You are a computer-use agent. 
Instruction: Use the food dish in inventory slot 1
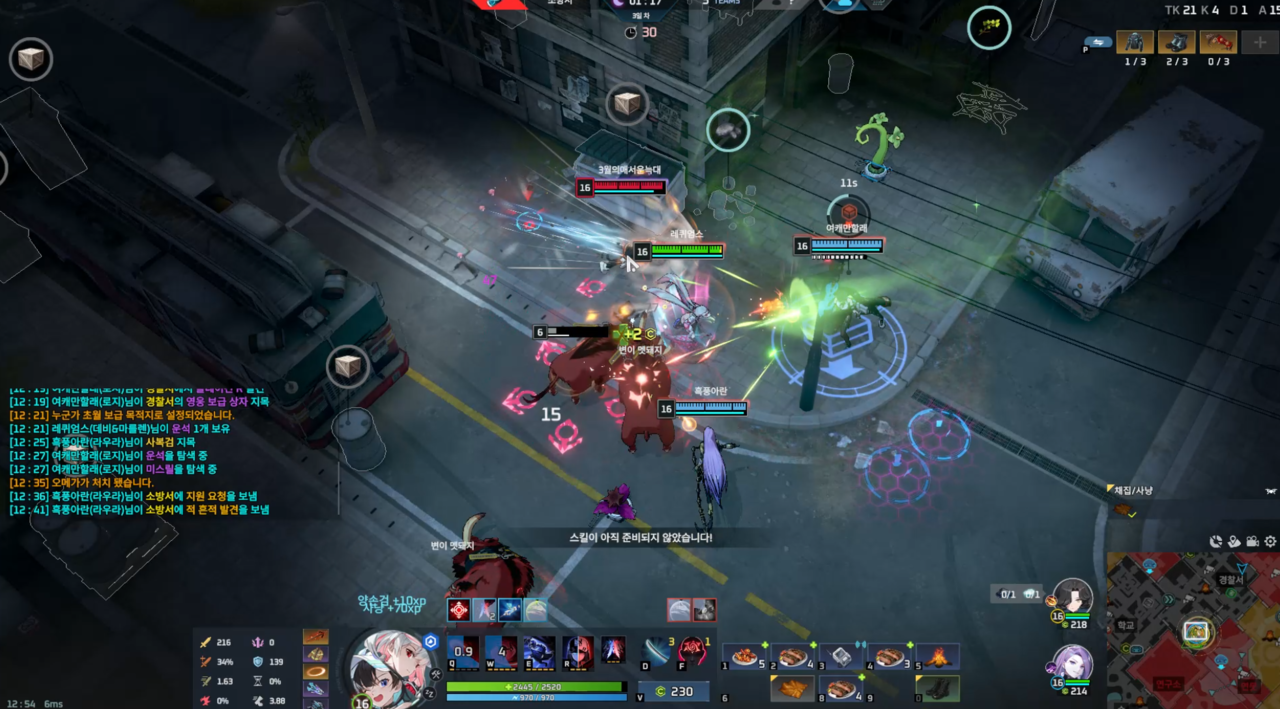coord(744,657)
